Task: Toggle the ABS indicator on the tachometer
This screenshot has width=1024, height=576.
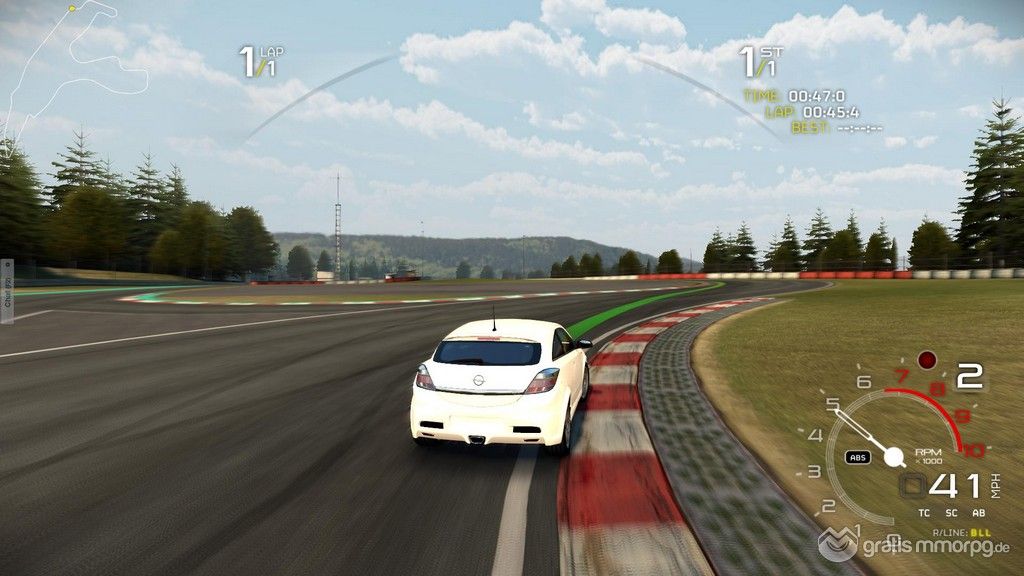Action: [857, 457]
